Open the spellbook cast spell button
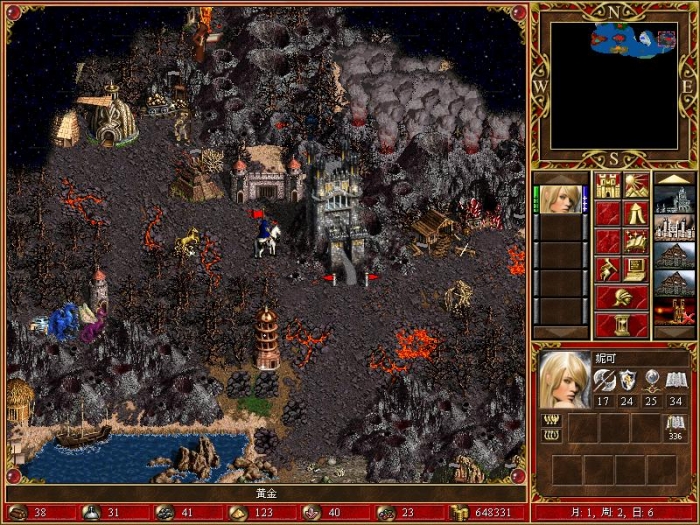The width and height of the screenshot is (700, 525). point(636,241)
